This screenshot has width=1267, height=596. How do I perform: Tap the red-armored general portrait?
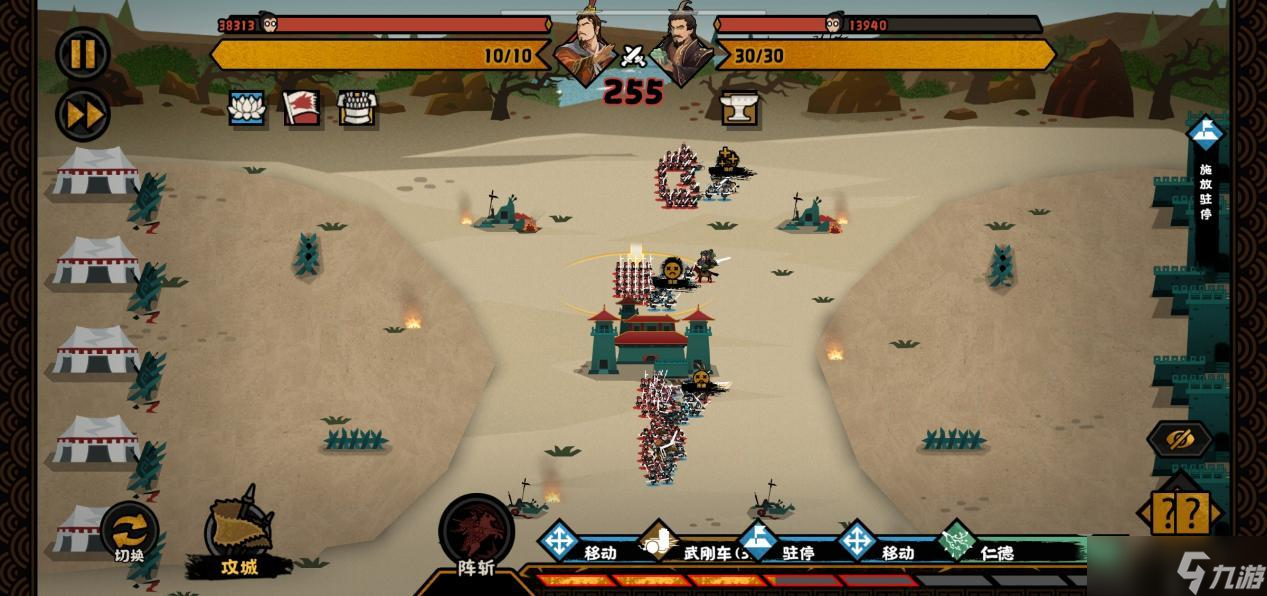pos(586,47)
